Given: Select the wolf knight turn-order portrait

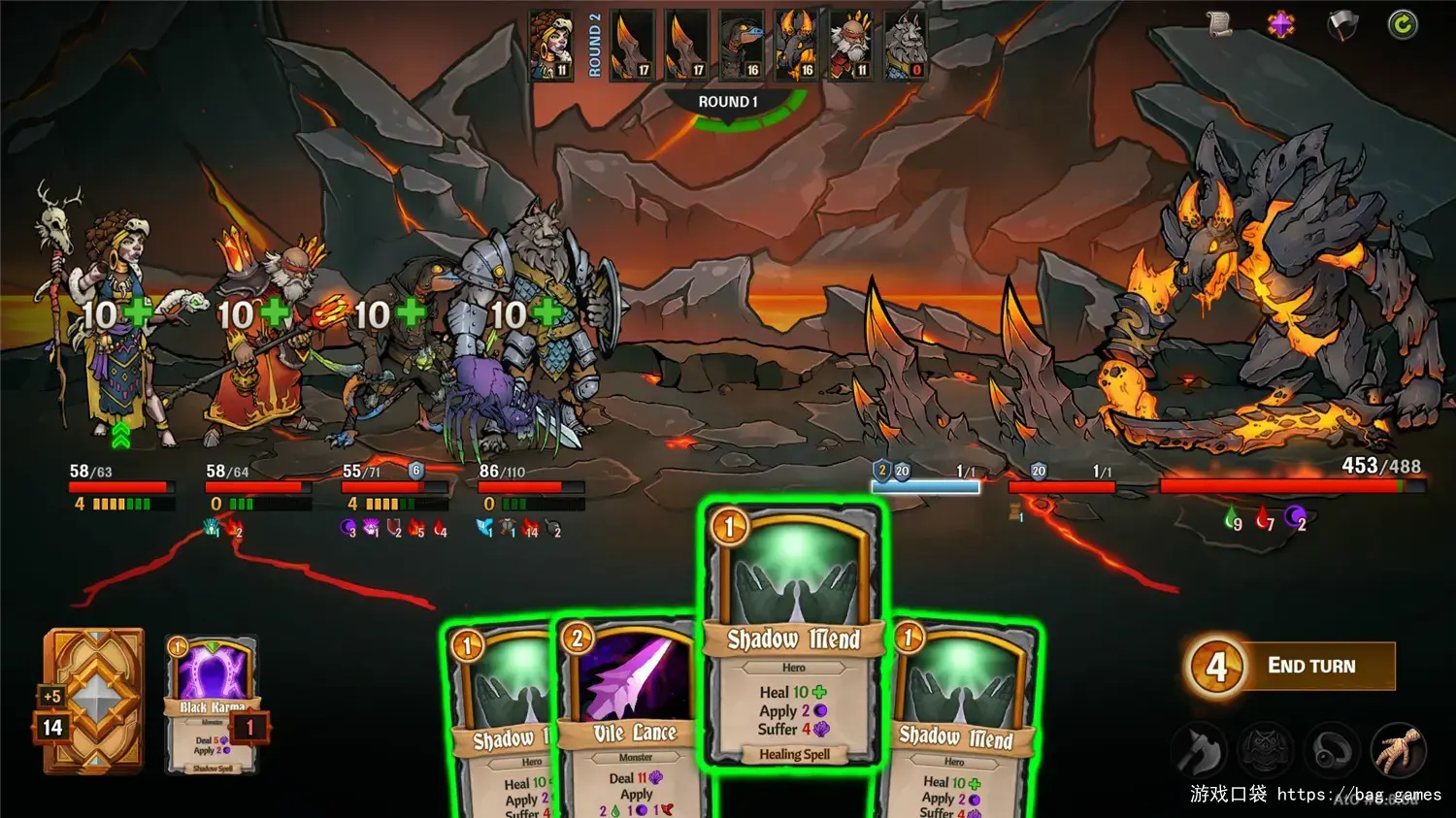Looking at the screenshot, I should tap(905, 45).
